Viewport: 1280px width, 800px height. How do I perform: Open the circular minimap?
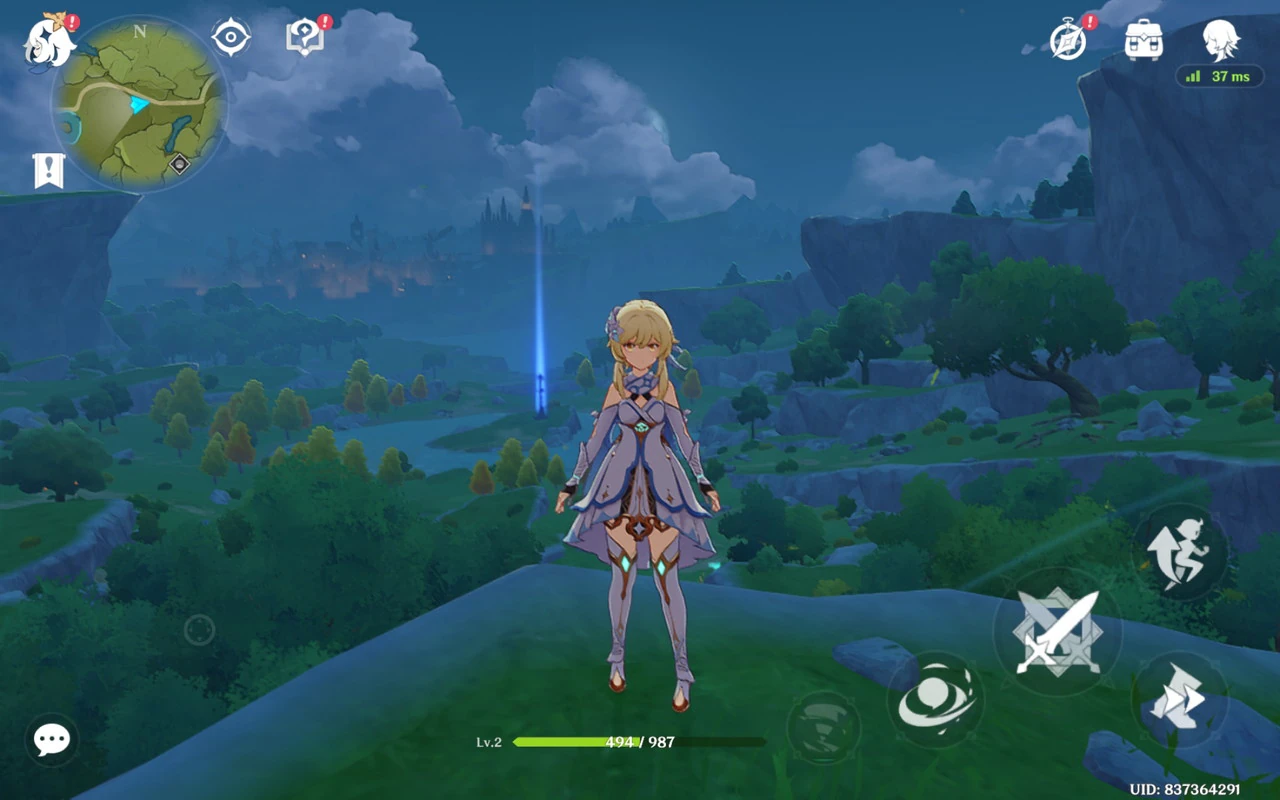139,102
